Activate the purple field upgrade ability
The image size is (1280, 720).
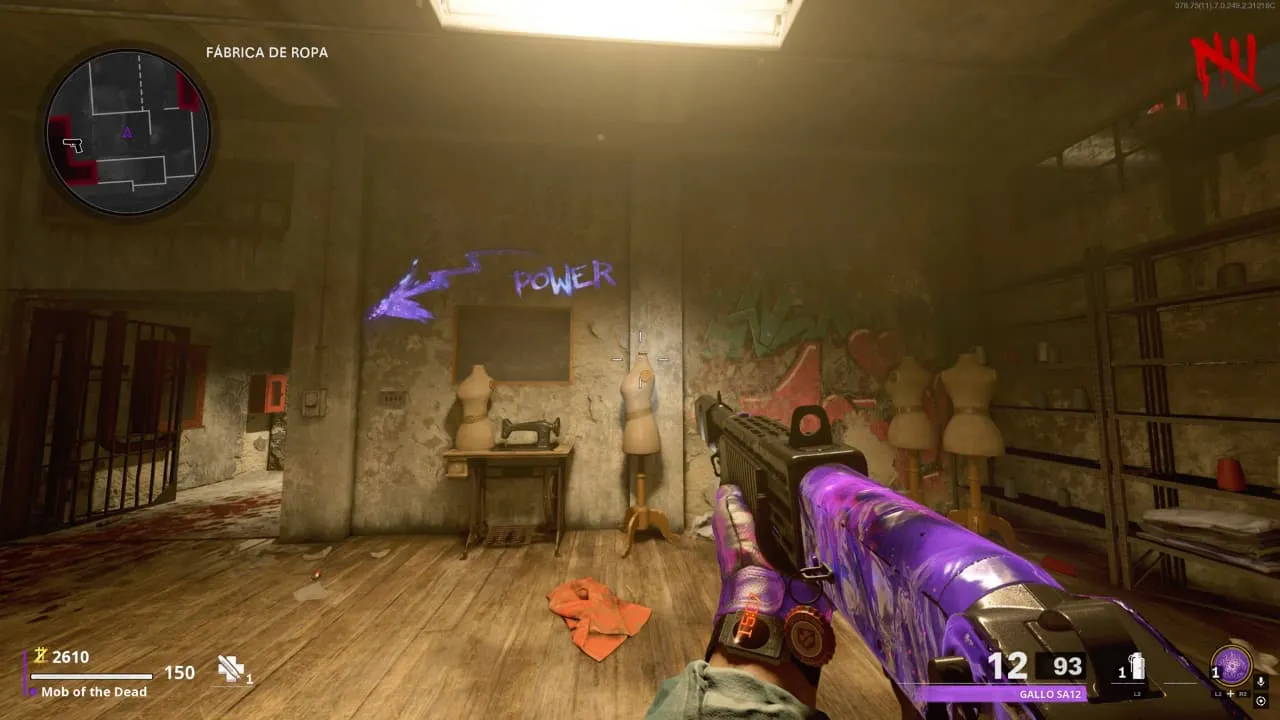(x=1231, y=666)
